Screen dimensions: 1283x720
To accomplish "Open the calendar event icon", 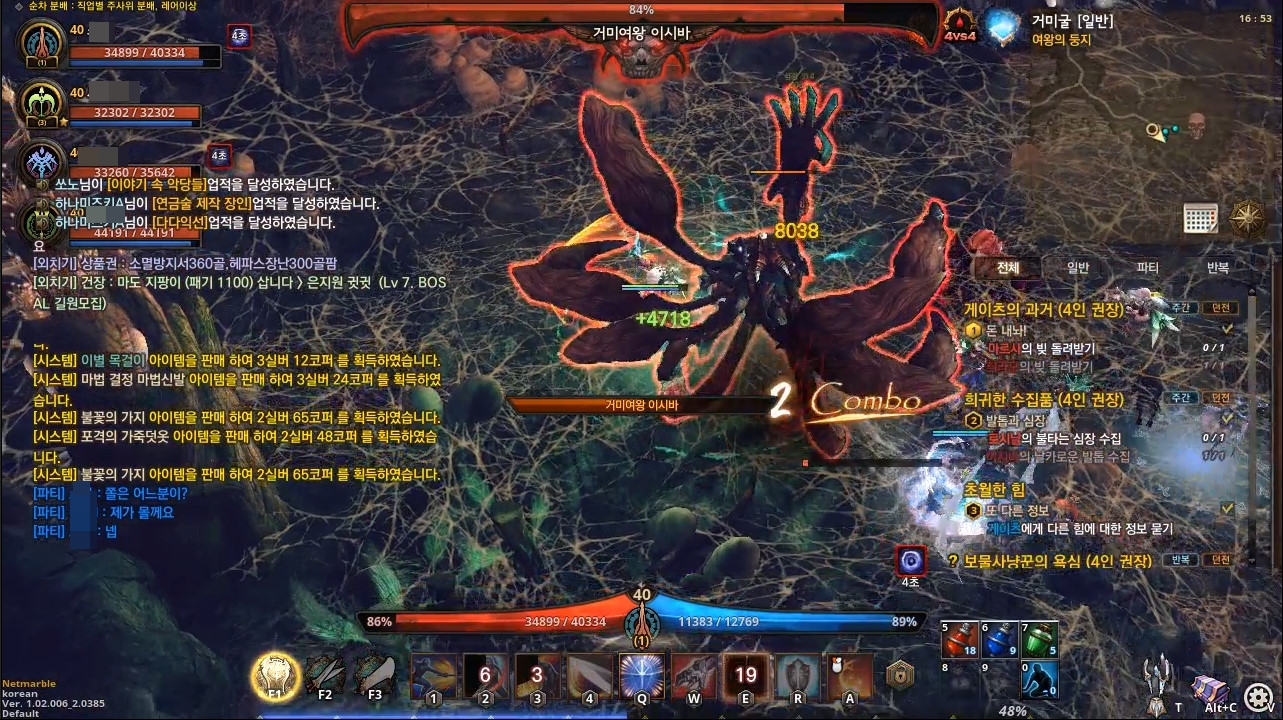I will pyautogui.click(x=1200, y=217).
